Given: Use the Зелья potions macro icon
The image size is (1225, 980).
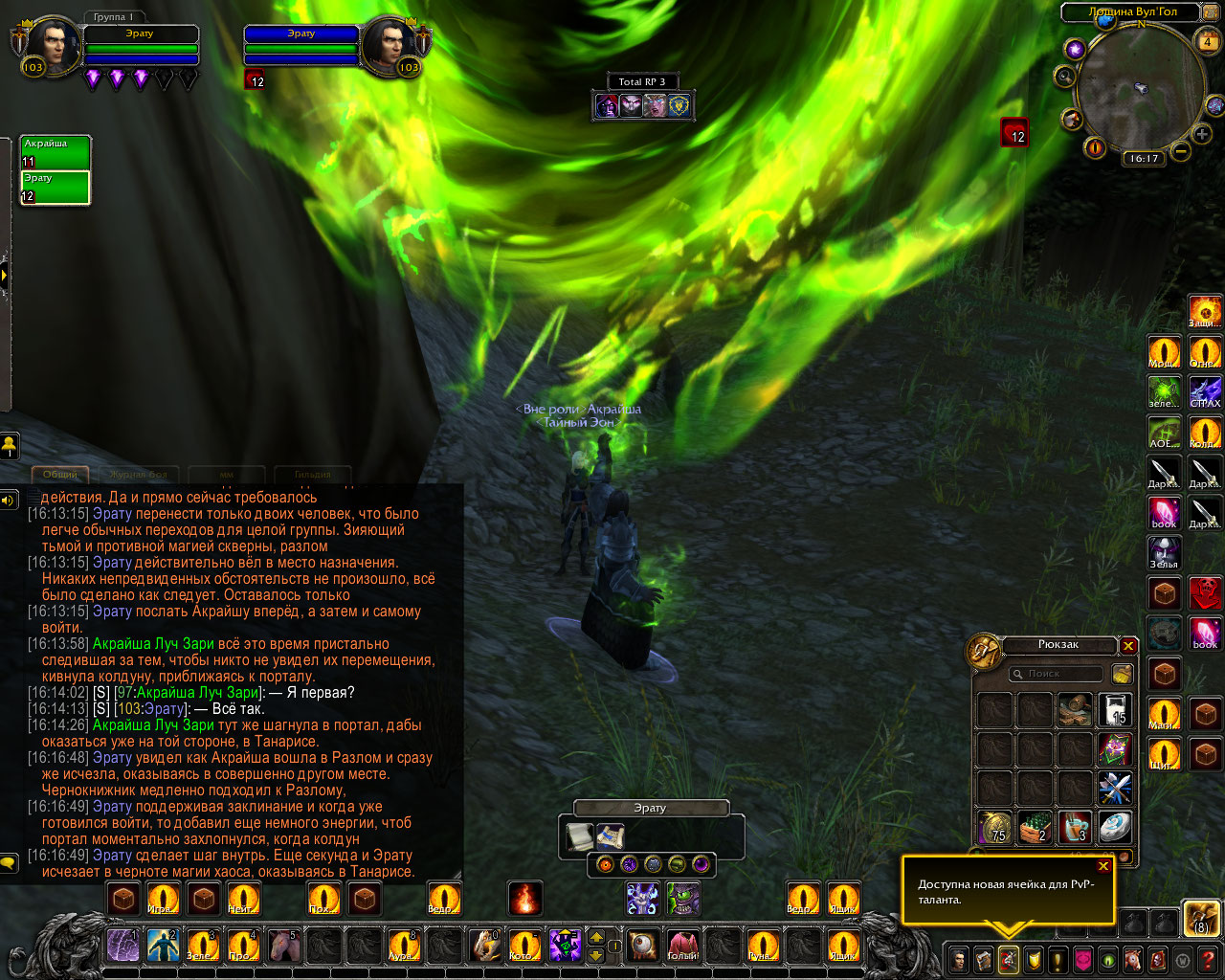Looking at the screenshot, I should (1164, 552).
